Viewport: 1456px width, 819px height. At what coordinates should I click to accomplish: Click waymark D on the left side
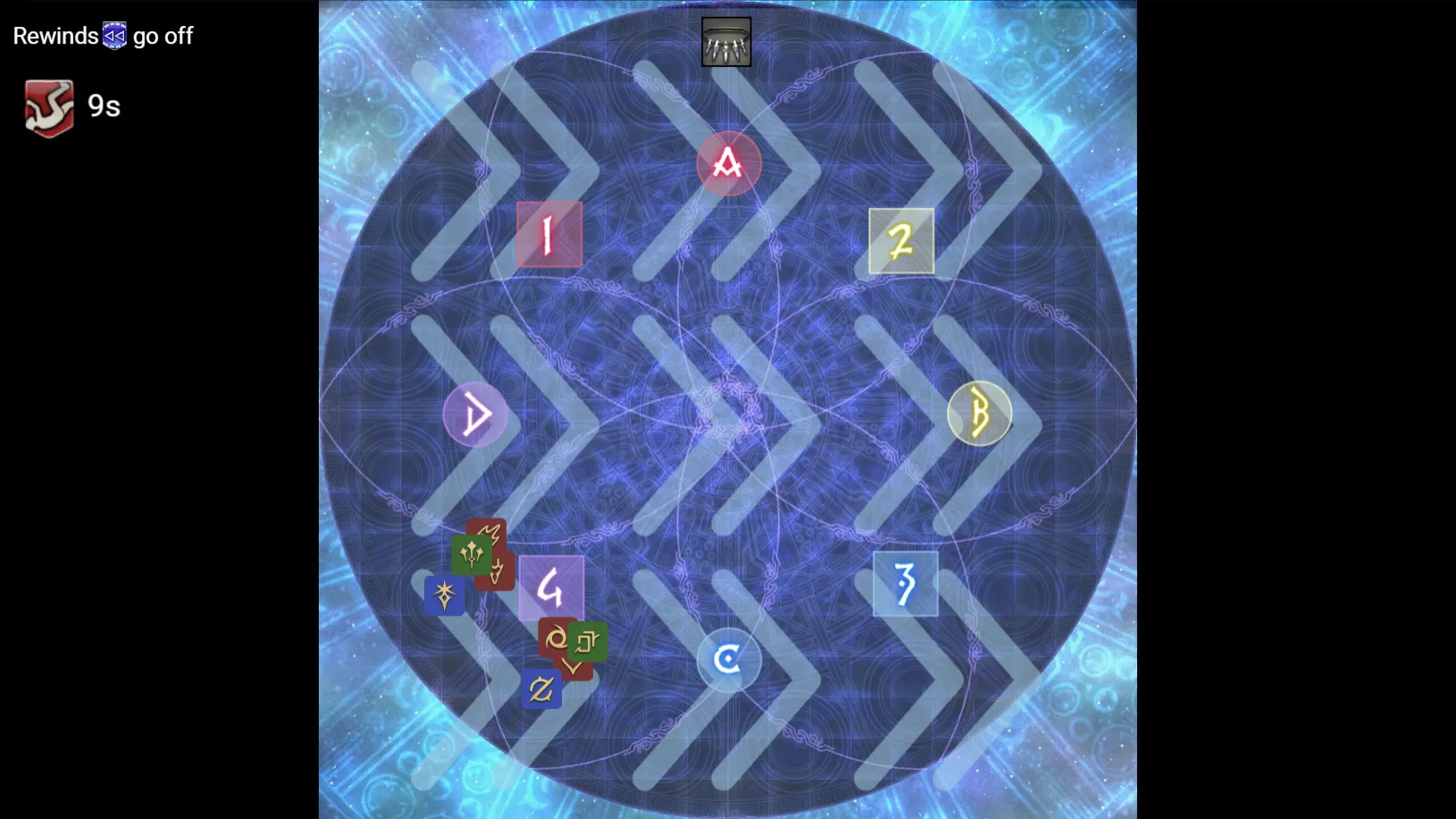(x=476, y=414)
